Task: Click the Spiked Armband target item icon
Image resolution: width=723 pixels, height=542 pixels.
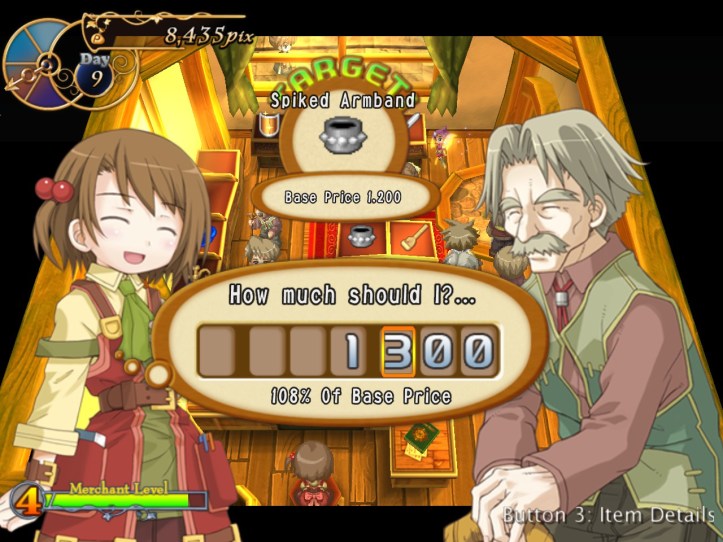Action: [x=342, y=137]
